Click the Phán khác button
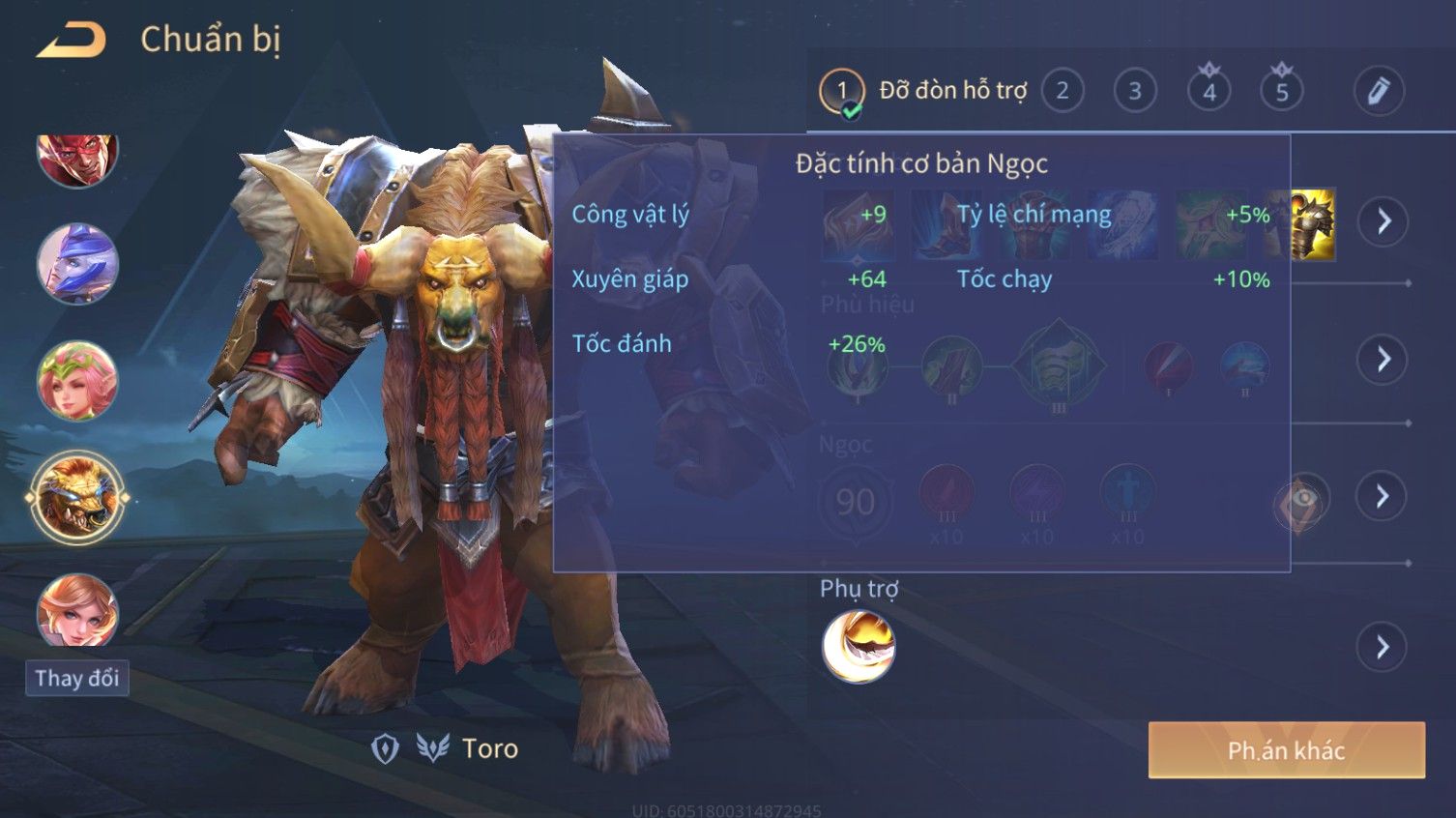The width and height of the screenshot is (1456, 818). [x=1286, y=750]
